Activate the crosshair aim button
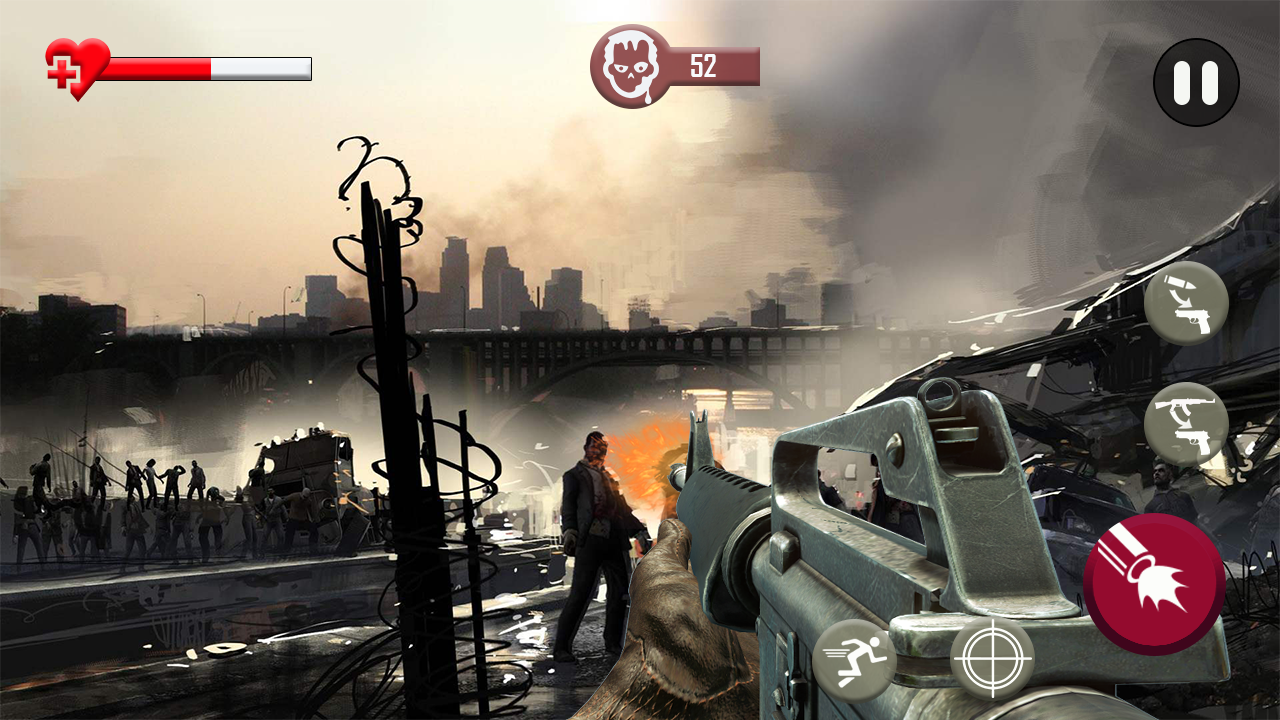1280x720 pixels. (x=992, y=658)
